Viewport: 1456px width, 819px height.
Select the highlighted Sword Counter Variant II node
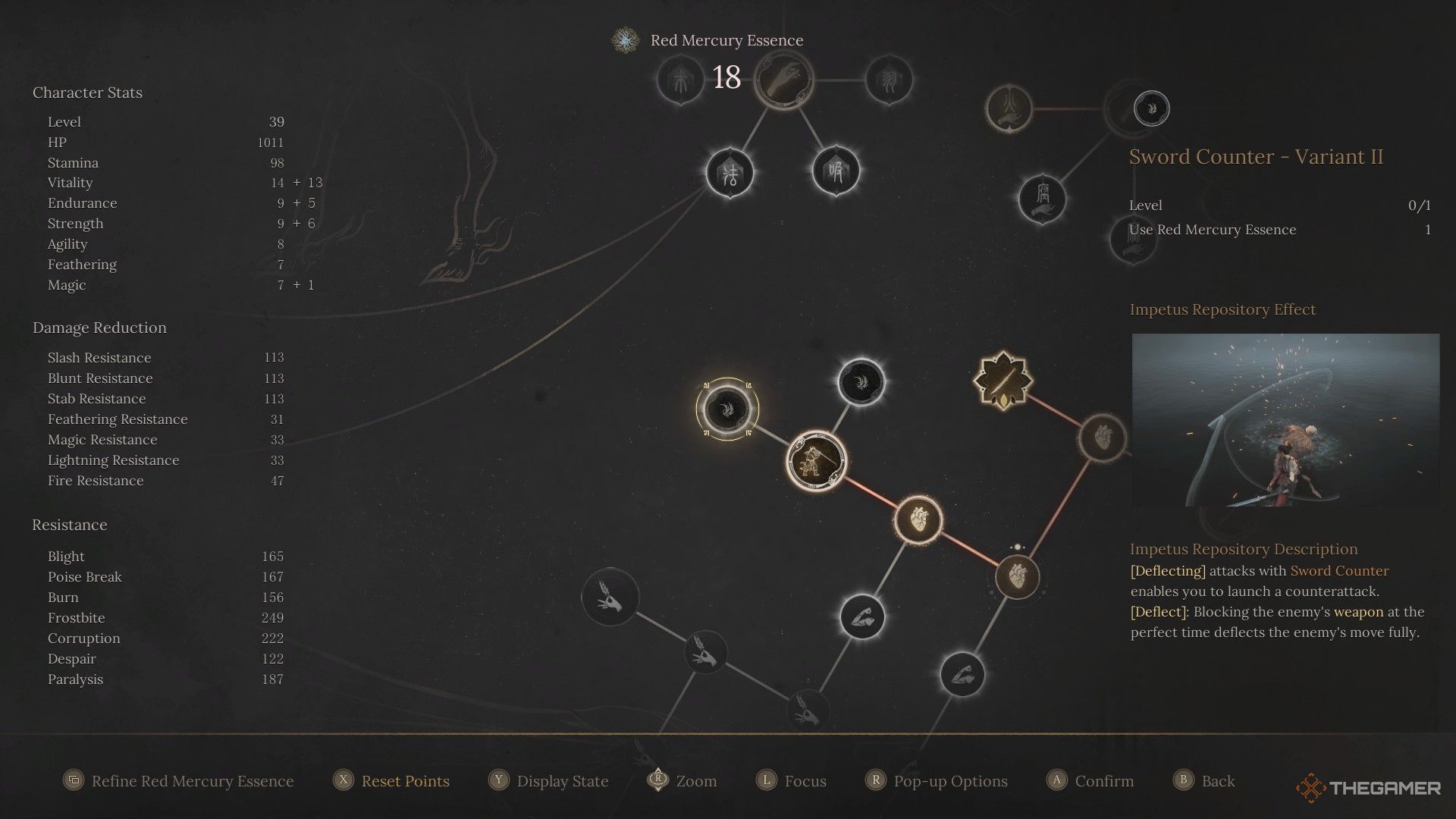click(726, 409)
